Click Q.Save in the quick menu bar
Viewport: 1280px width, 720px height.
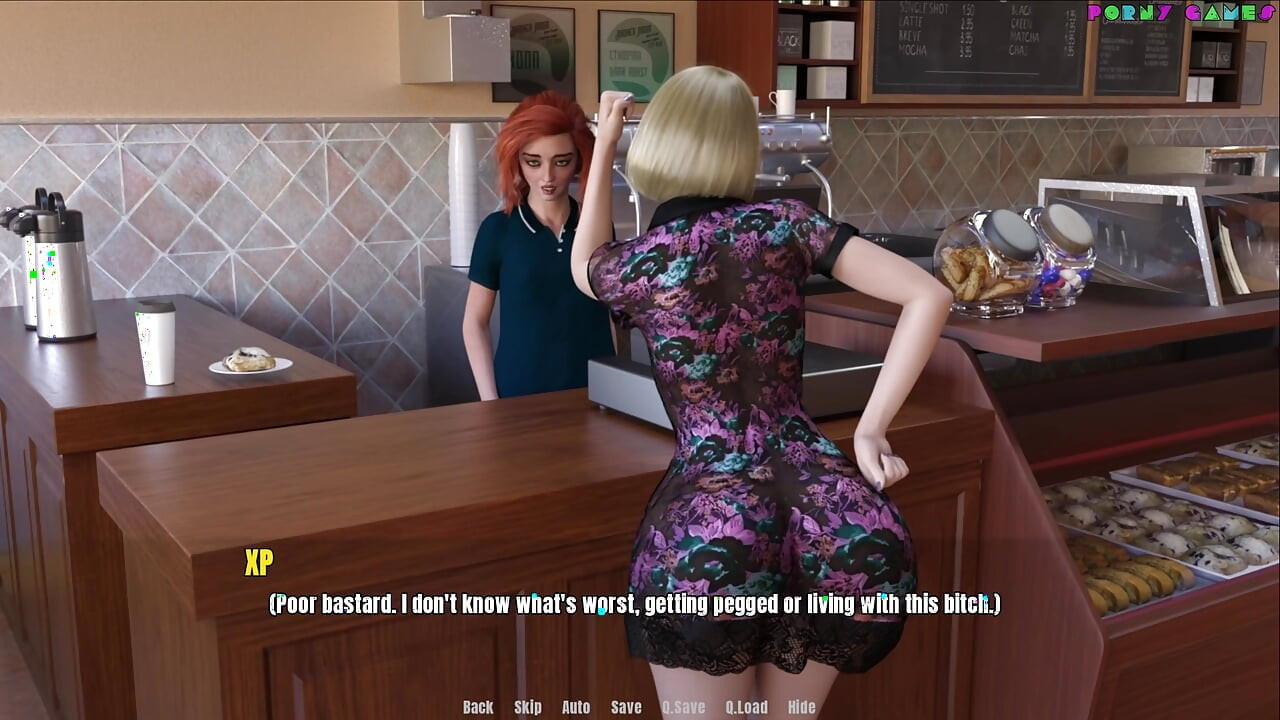[683, 707]
